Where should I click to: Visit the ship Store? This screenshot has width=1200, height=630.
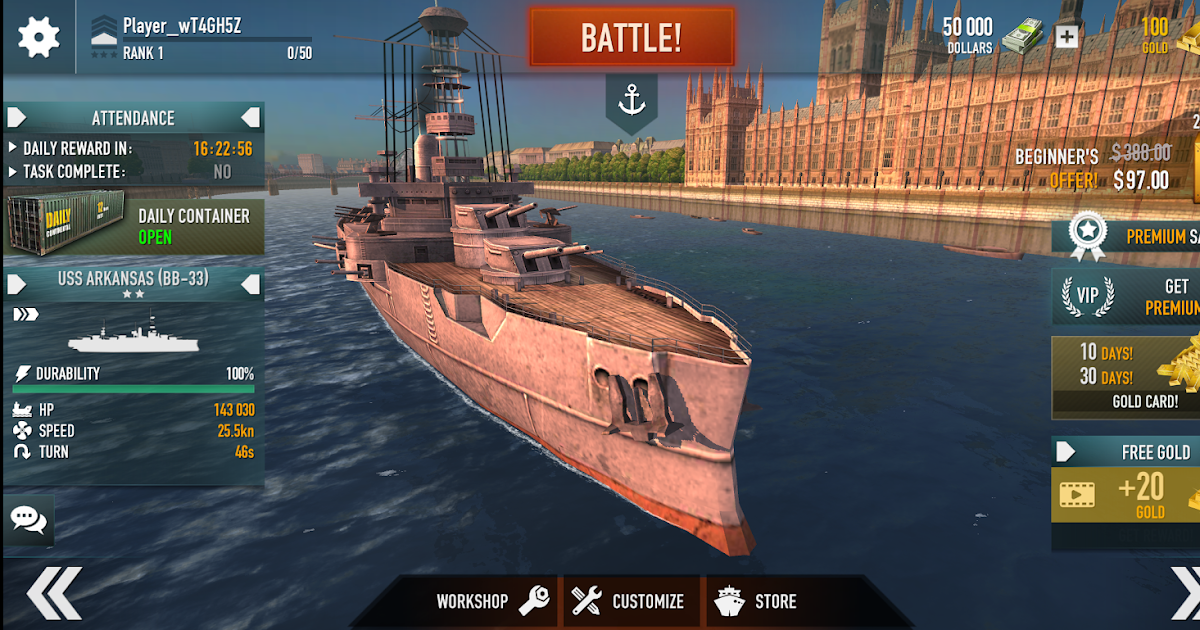tap(756, 601)
